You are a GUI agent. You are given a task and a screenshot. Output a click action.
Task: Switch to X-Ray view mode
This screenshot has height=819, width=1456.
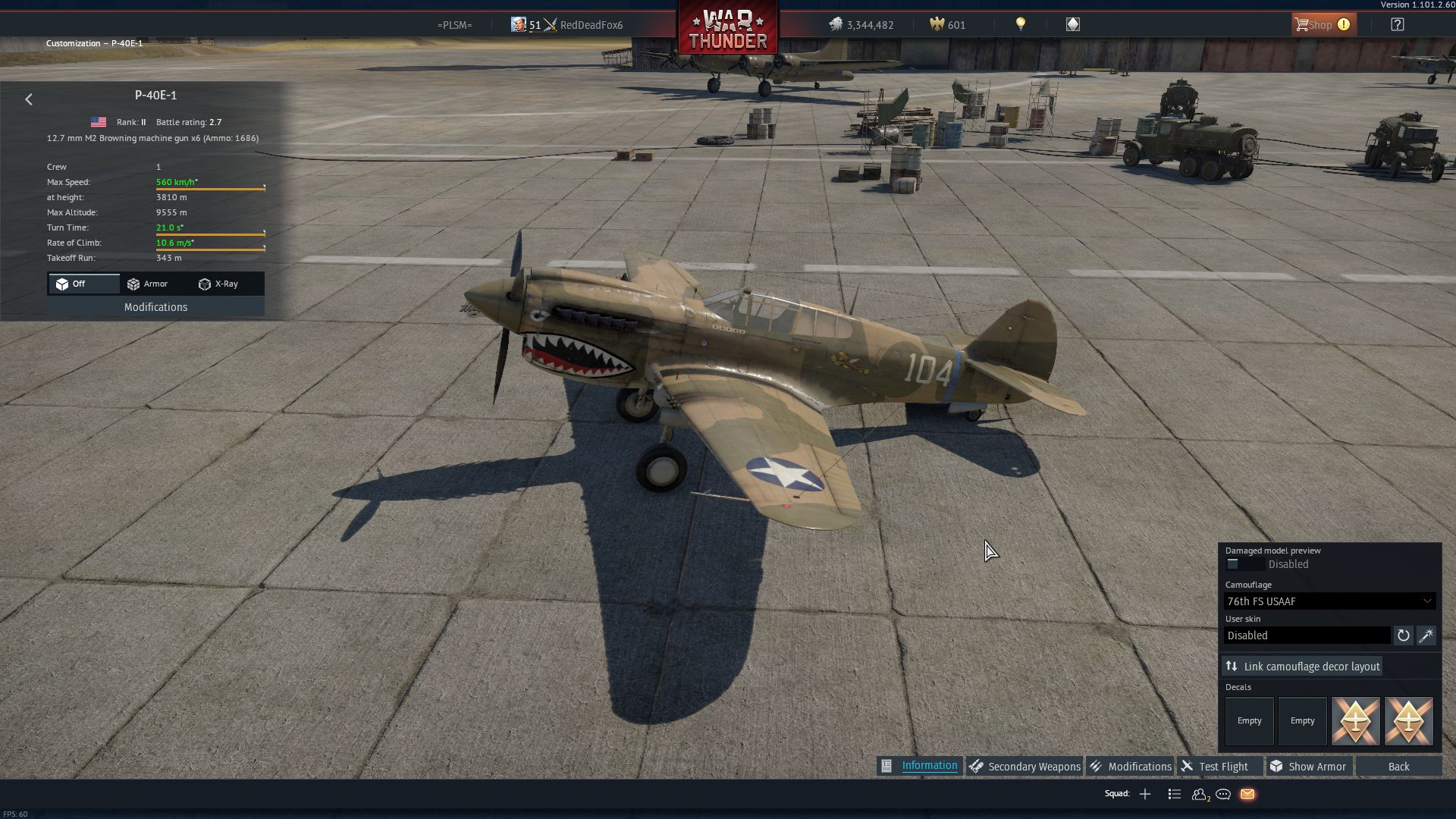point(218,284)
